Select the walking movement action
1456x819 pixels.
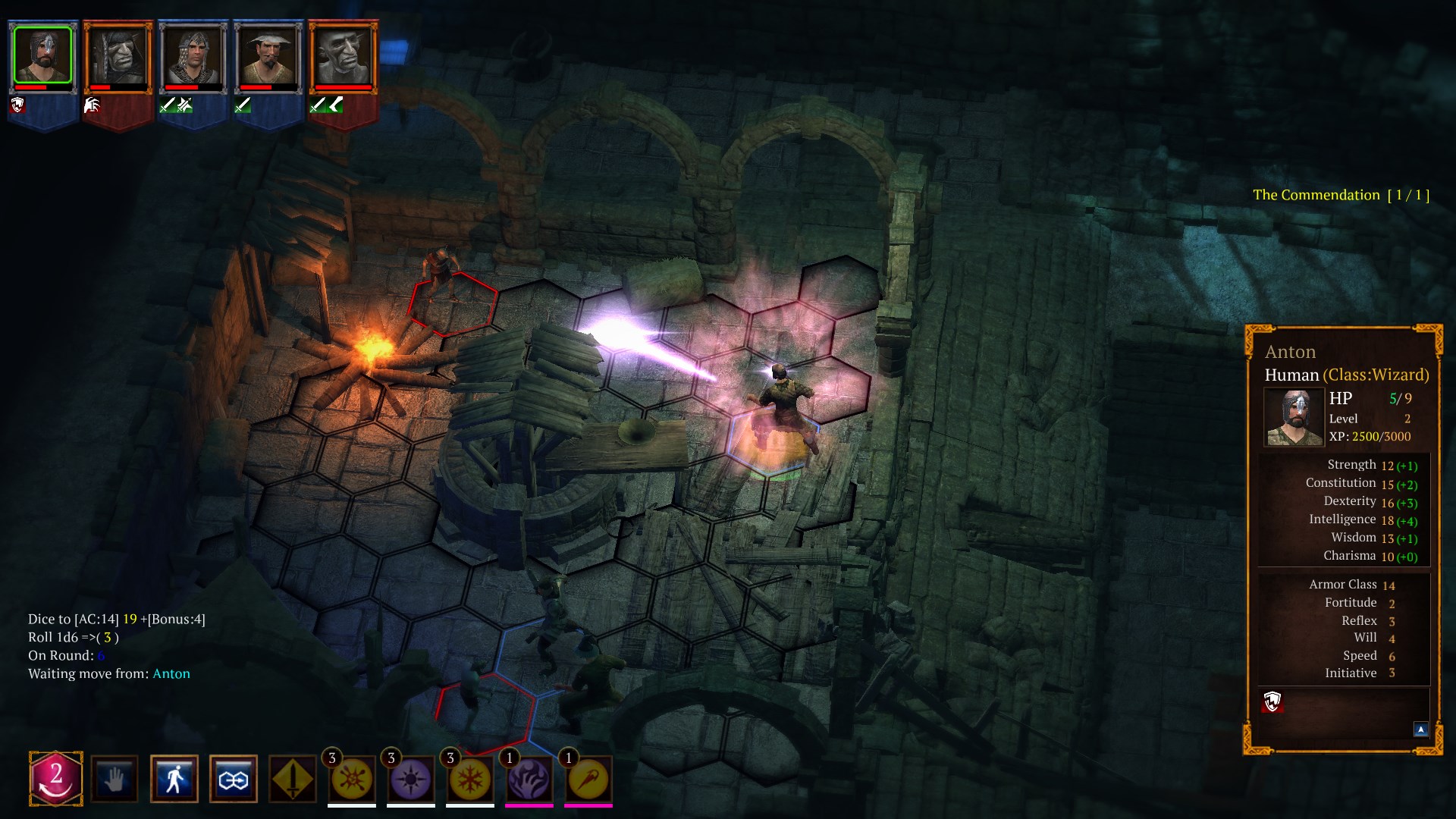(x=174, y=779)
